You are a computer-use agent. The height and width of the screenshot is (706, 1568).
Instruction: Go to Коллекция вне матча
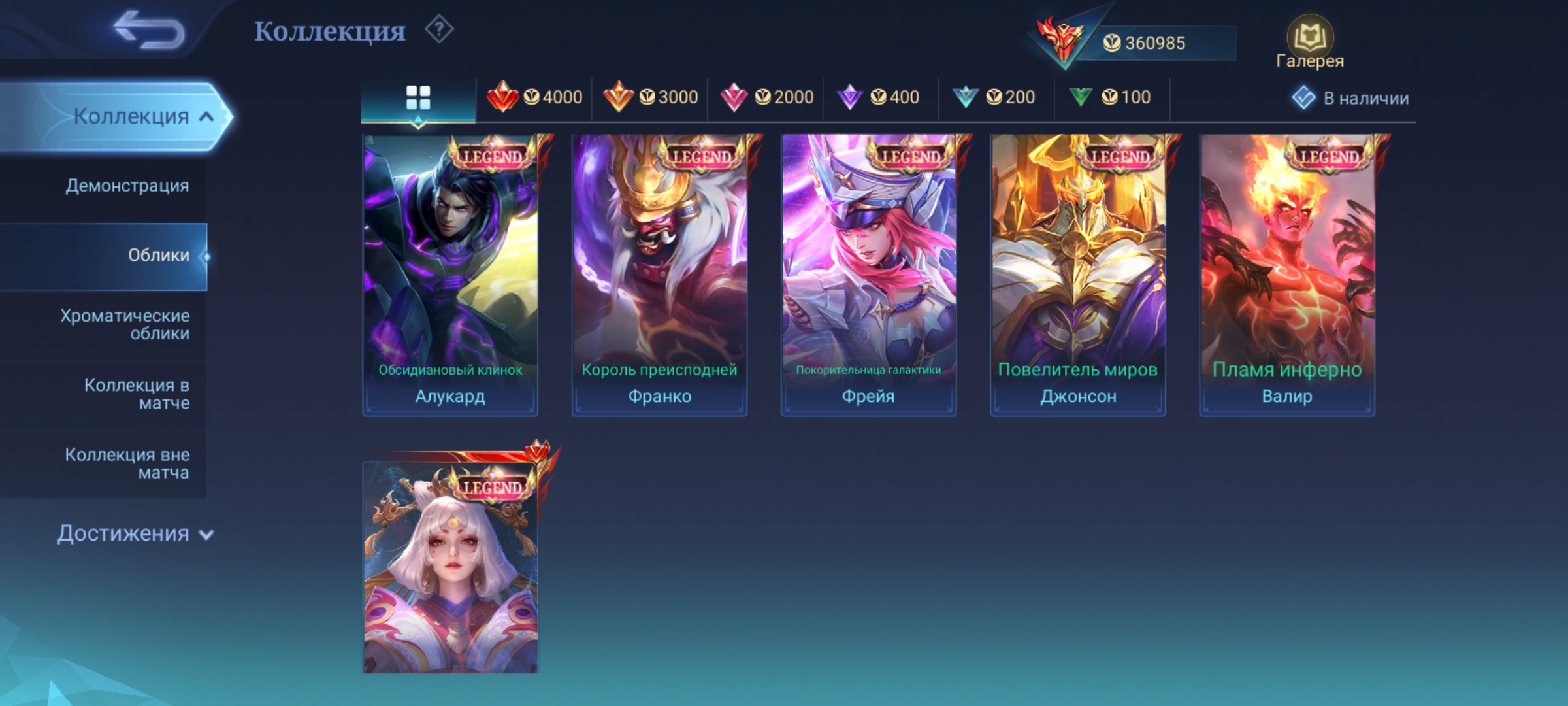tap(127, 463)
